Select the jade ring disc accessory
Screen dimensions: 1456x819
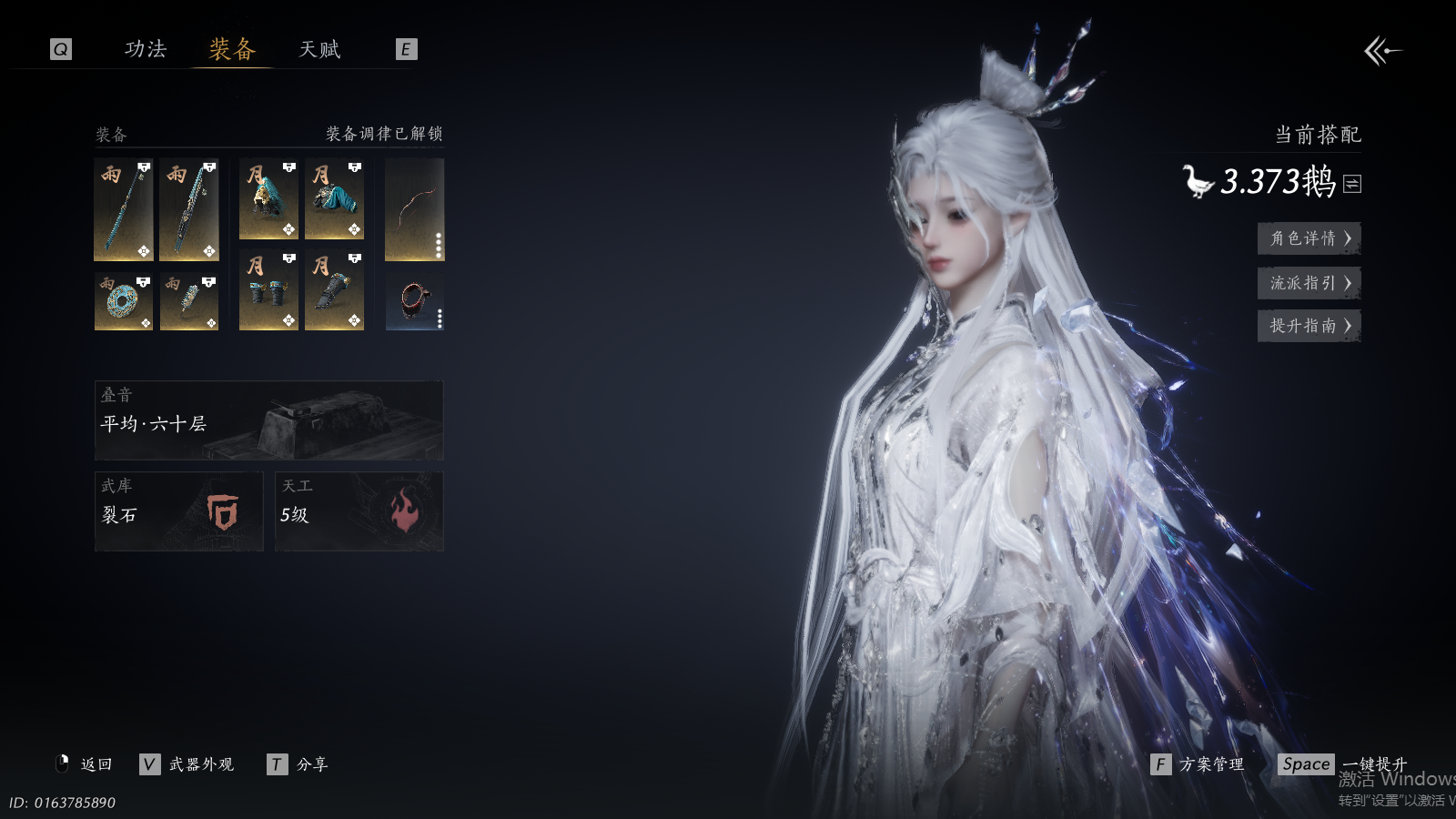click(124, 301)
